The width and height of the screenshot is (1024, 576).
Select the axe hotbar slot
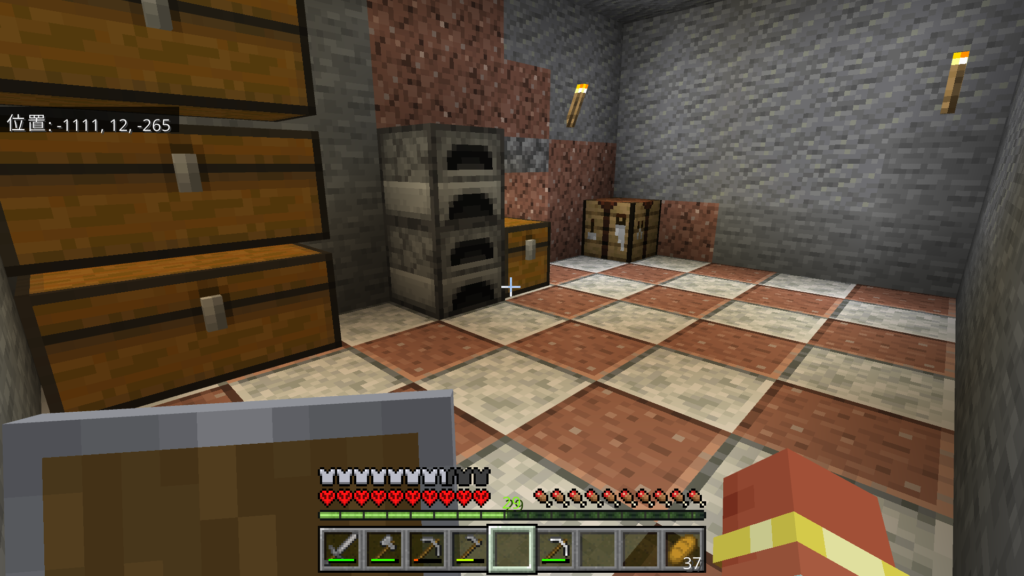tap(383, 548)
